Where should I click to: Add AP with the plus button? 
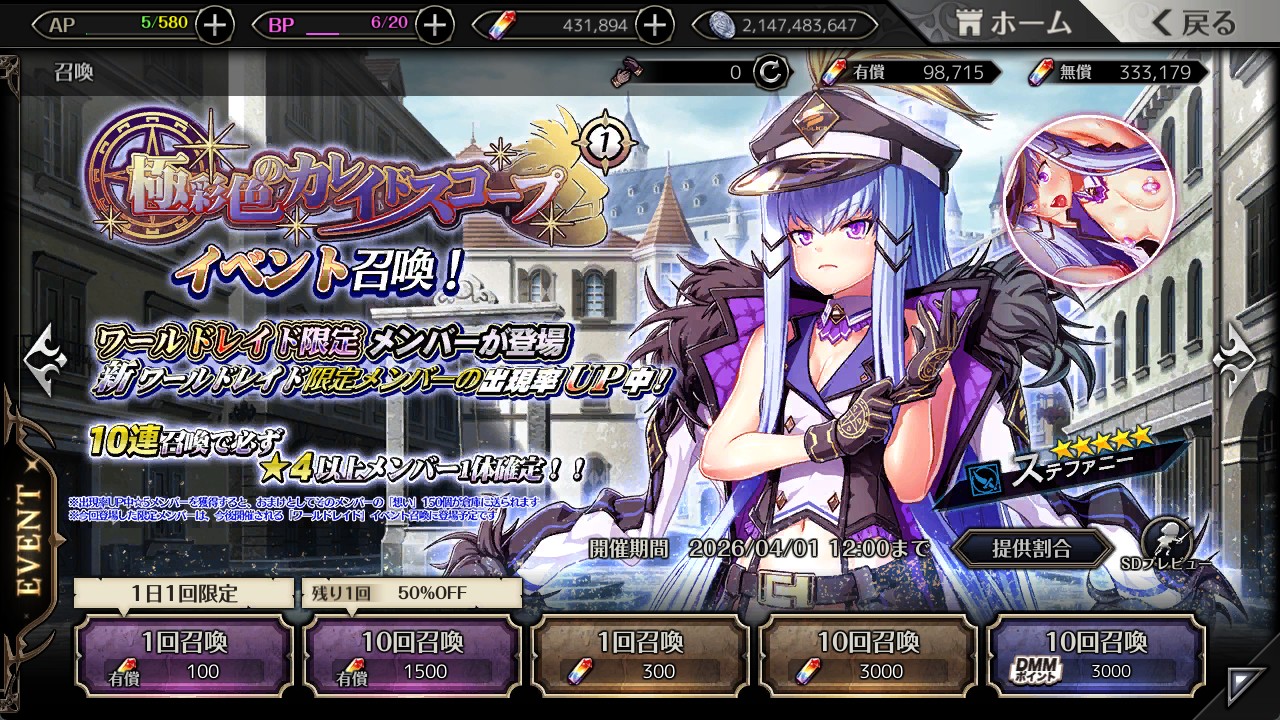[x=215, y=25]
